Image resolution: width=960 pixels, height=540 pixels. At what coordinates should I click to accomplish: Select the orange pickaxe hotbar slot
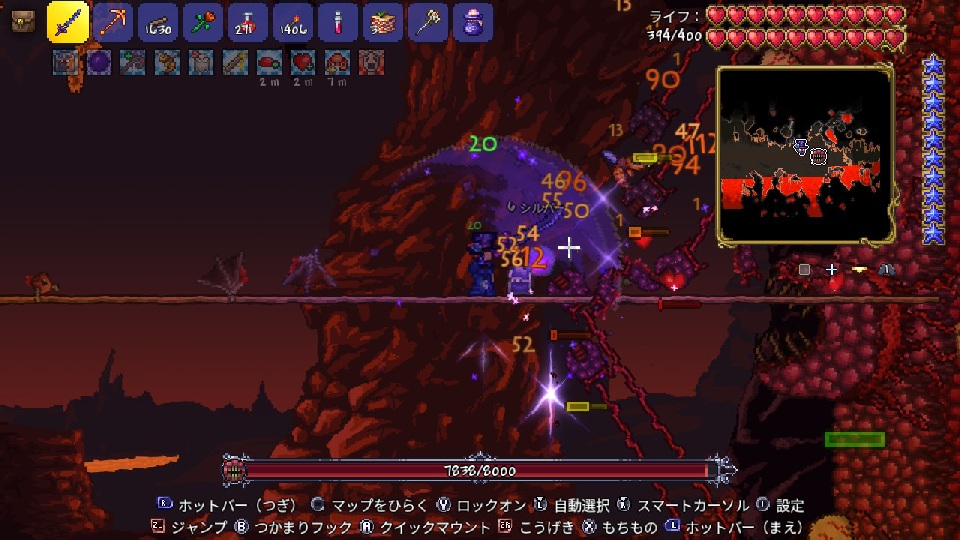pos(112,21)
